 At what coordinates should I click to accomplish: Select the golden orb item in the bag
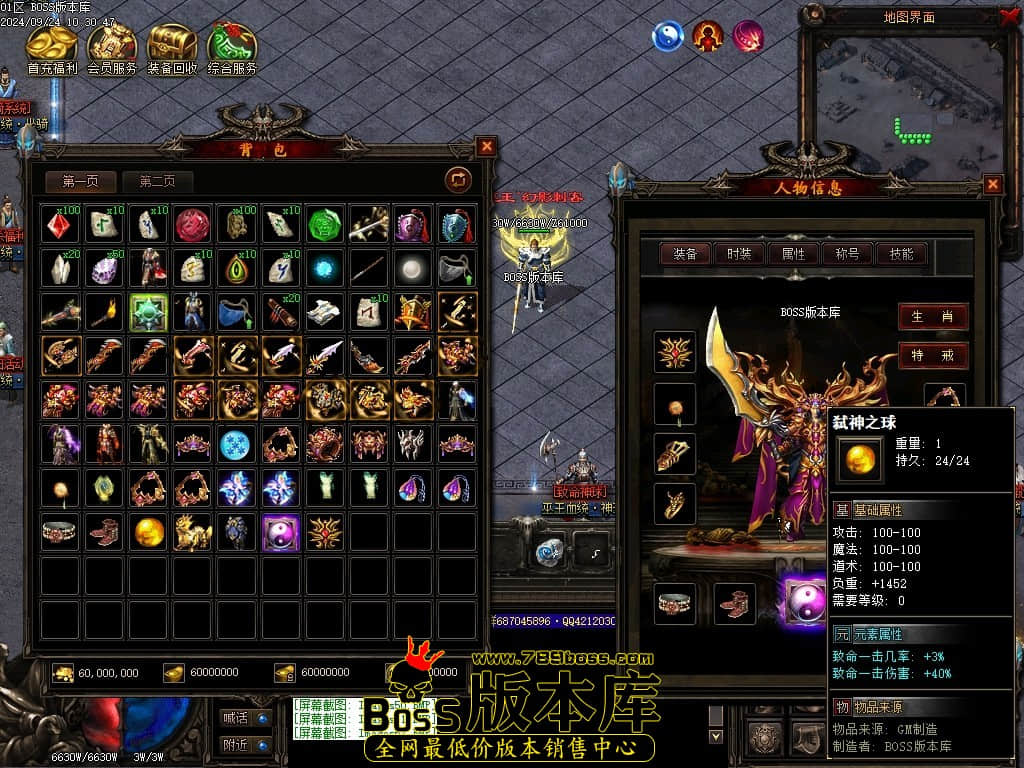click(x=150, y=532)
